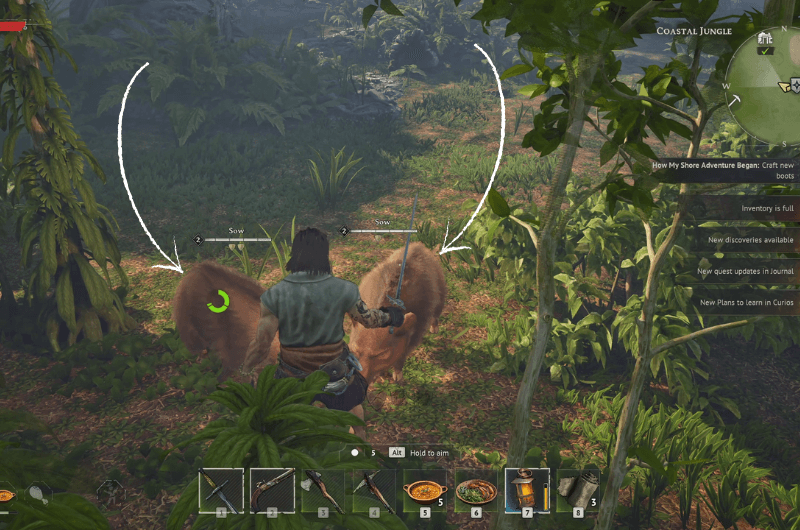Equip the flintlock pistol from the hotbar

[x=272, y=490]
